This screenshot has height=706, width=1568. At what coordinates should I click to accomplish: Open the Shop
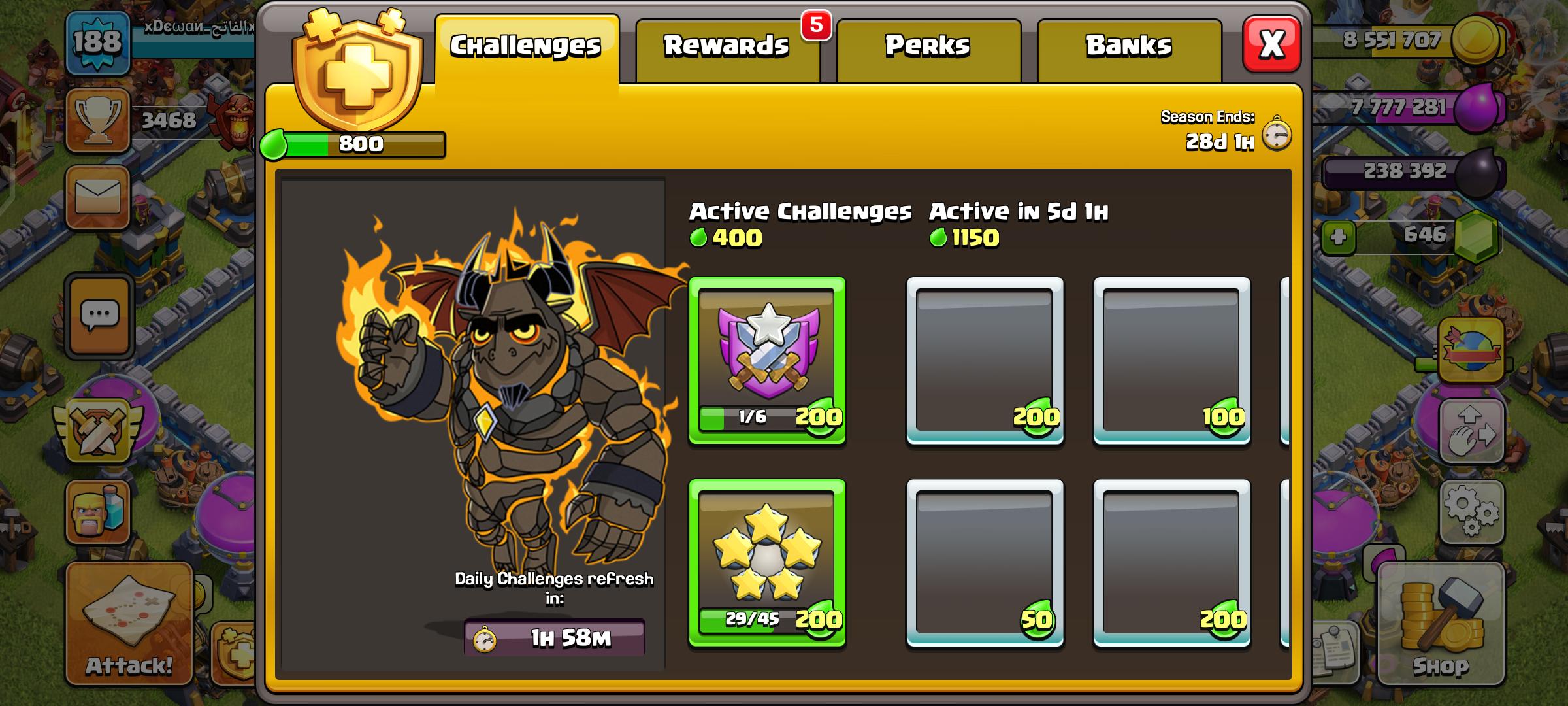(1441, 624)
